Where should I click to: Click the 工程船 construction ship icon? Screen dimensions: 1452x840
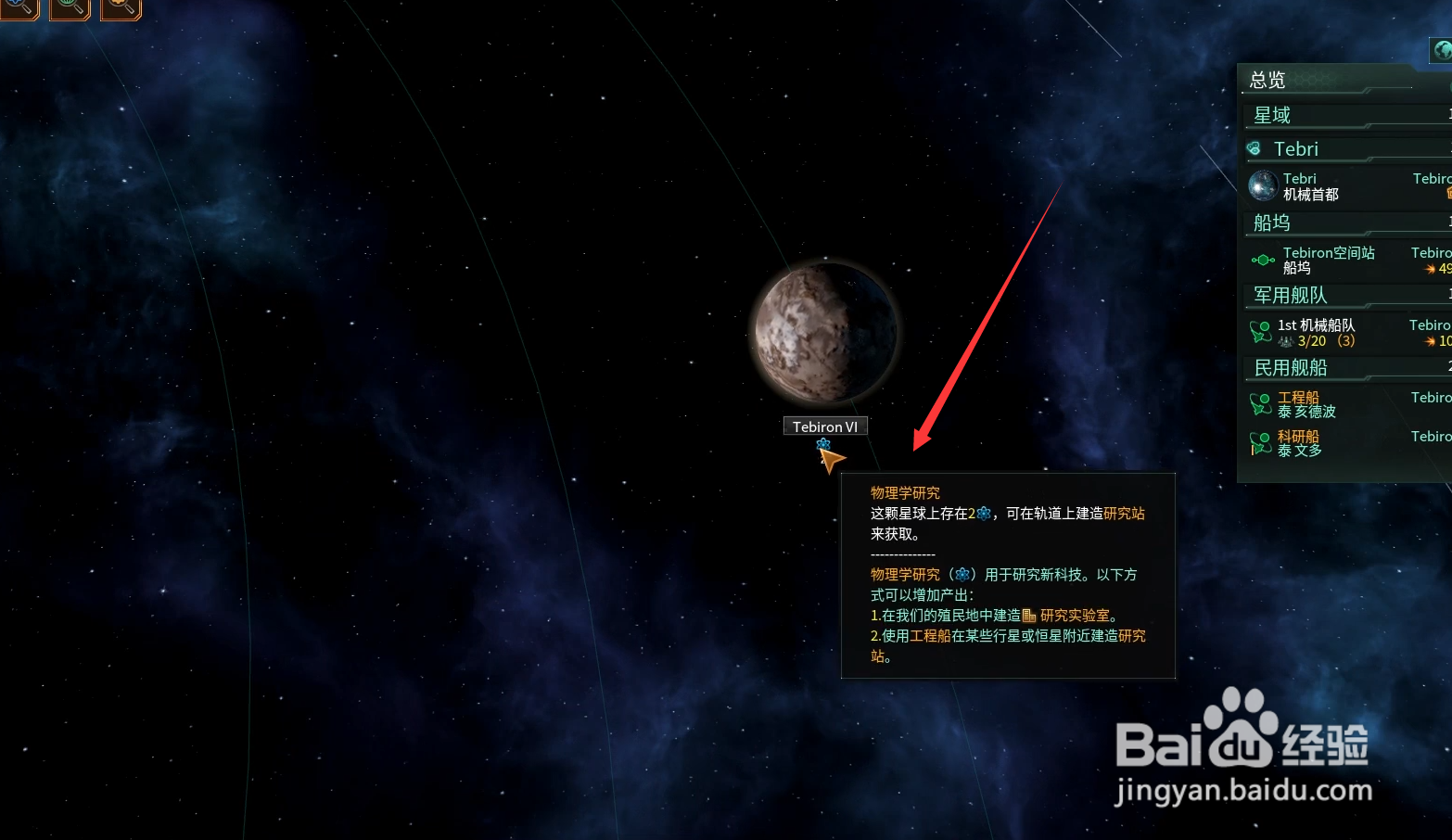pyautogui.click(x=1261, y=403)
